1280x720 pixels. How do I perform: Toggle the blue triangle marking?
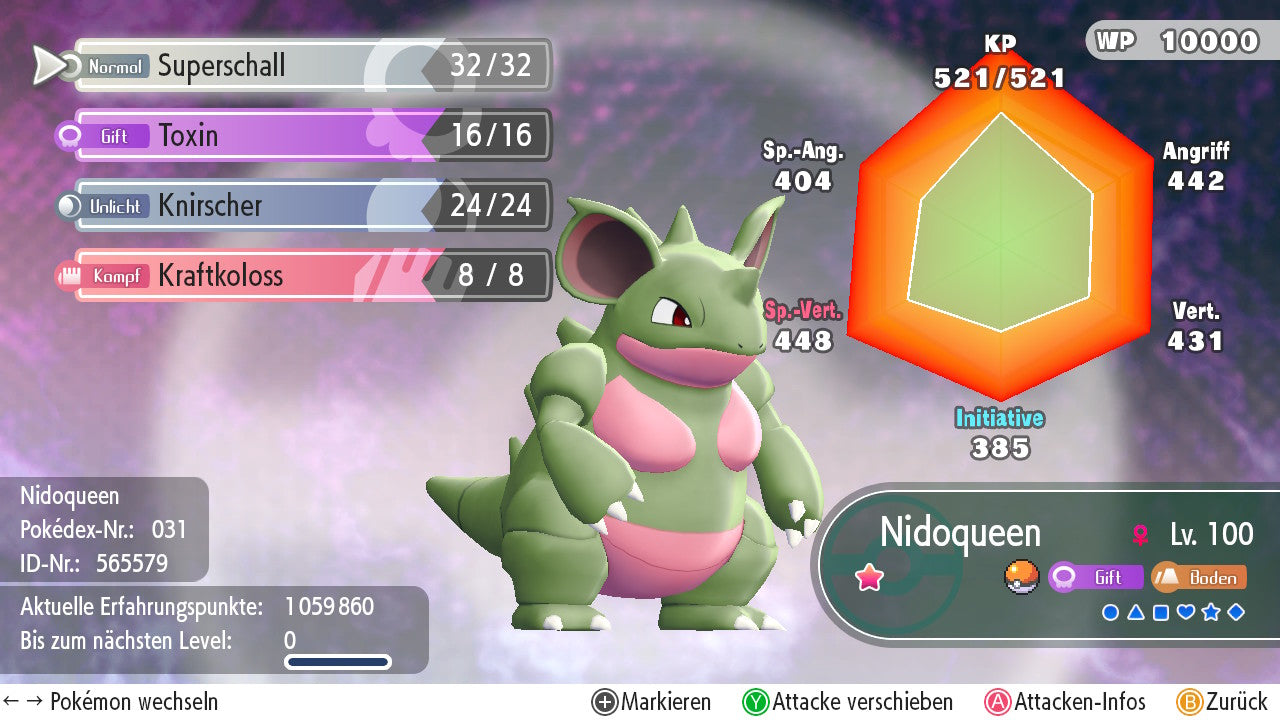coord(1136,612)
